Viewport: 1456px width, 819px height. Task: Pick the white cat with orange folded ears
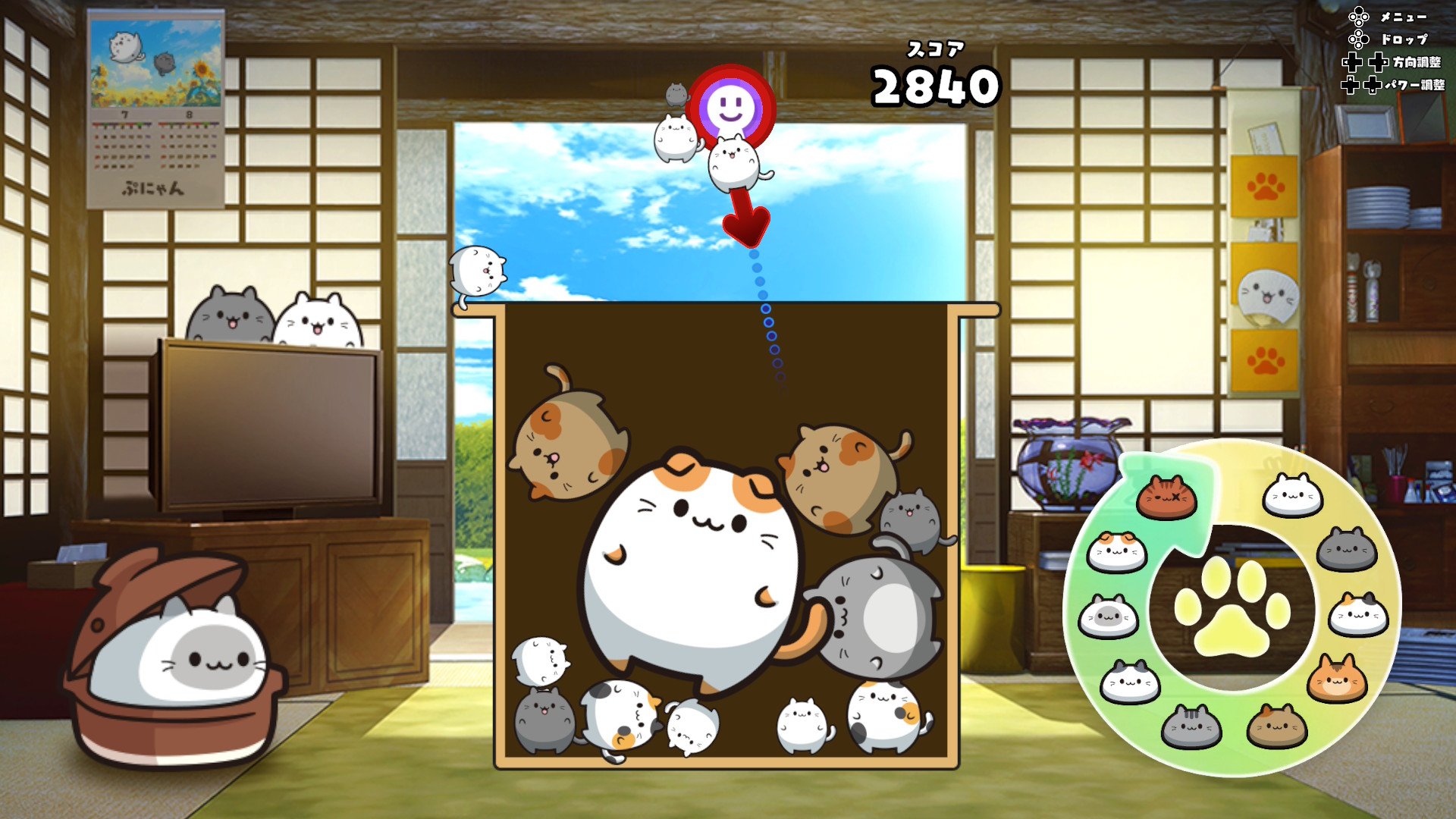tap(1116, 551)
